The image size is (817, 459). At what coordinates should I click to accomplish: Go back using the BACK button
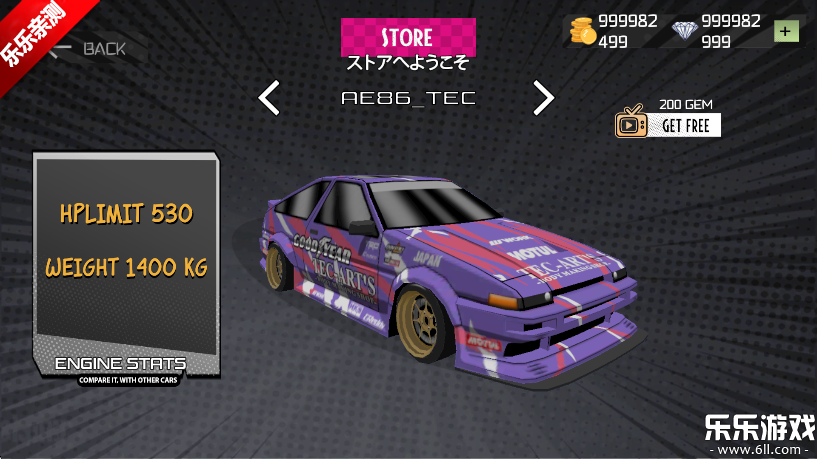(x=90, y=48)
